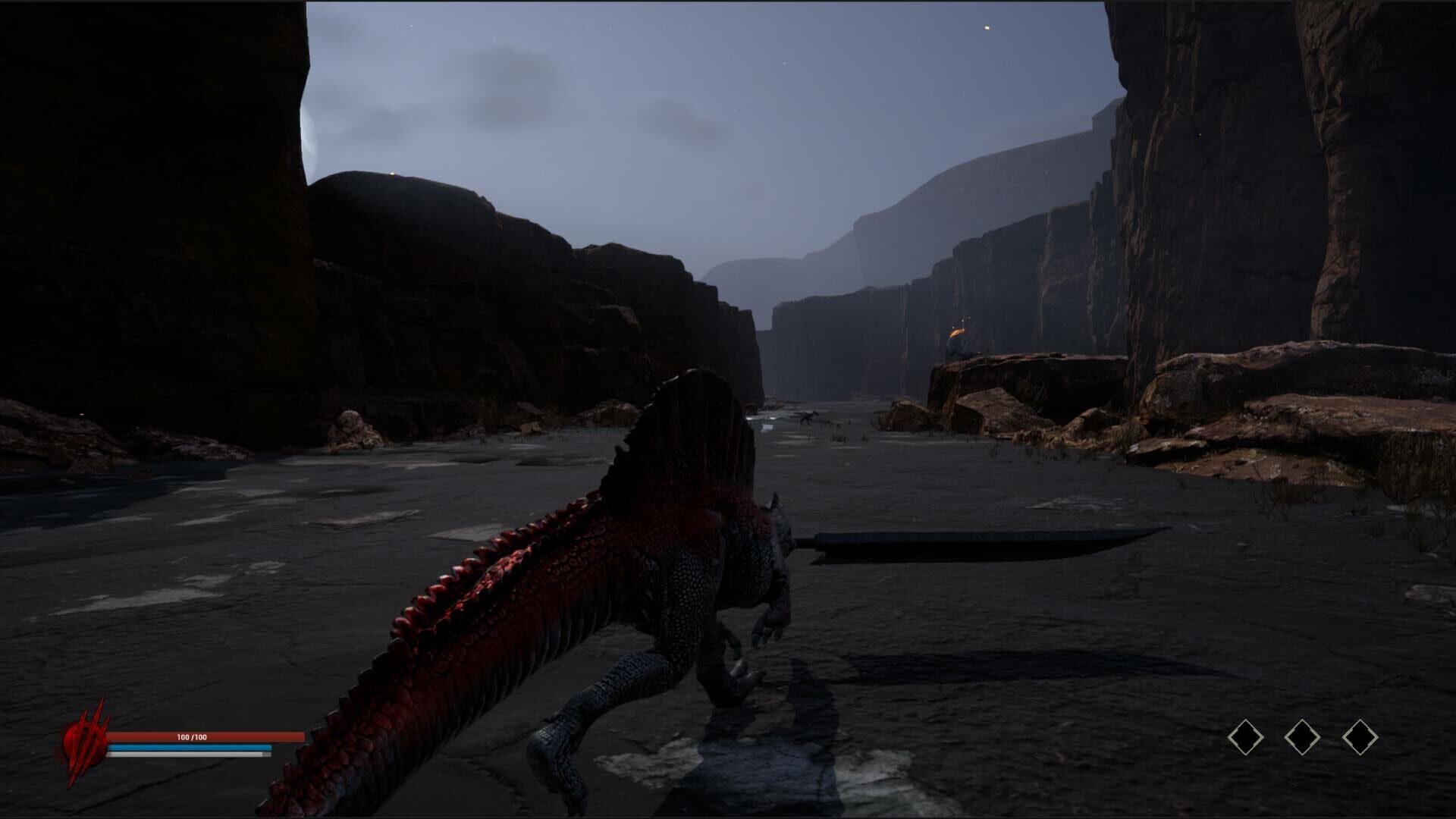Click the red claw health emblem
The image size is (1456, 819).
pos(85,739)
